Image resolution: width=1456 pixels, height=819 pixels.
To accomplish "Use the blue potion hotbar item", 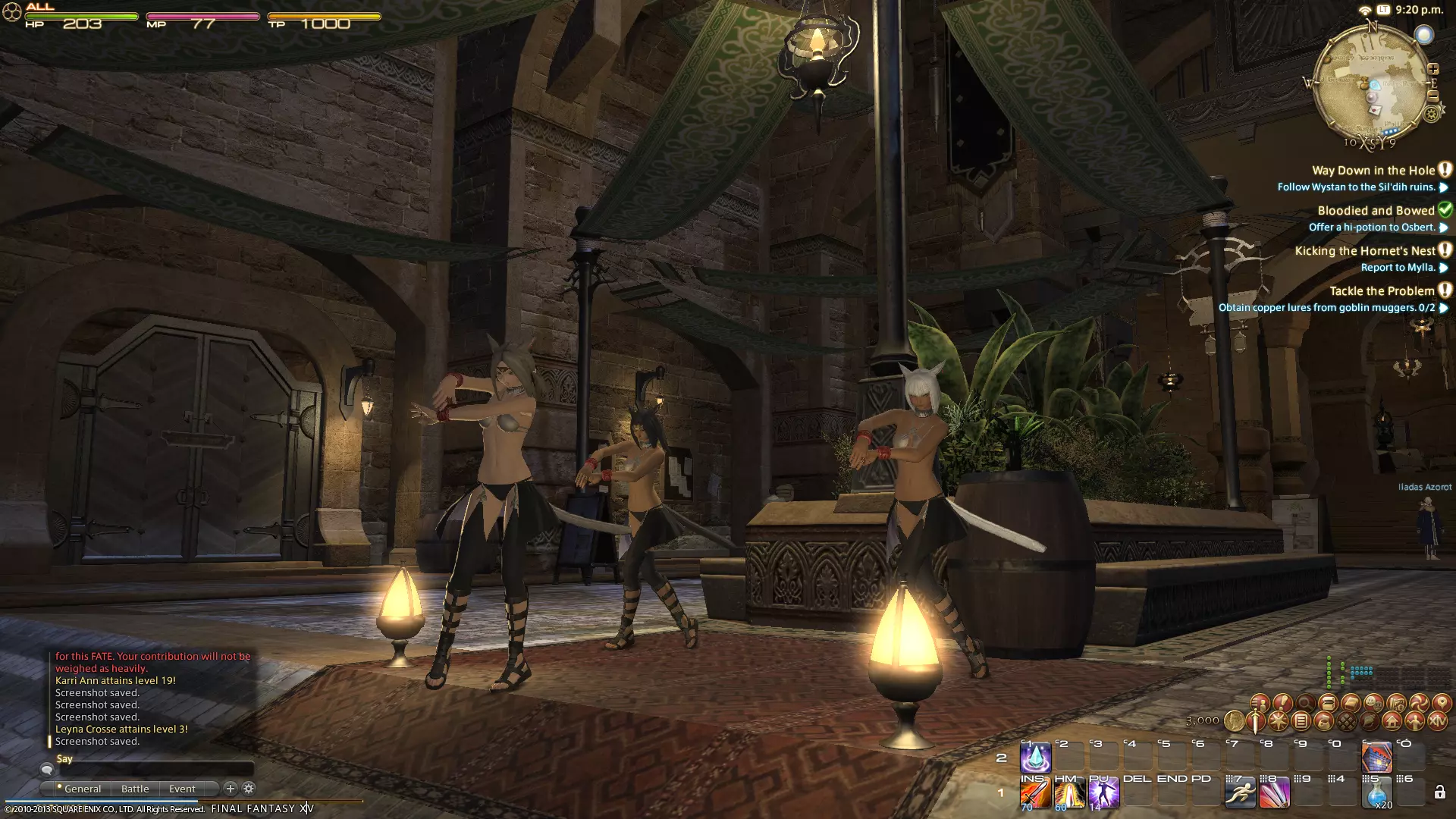I will pos(1376,794).
